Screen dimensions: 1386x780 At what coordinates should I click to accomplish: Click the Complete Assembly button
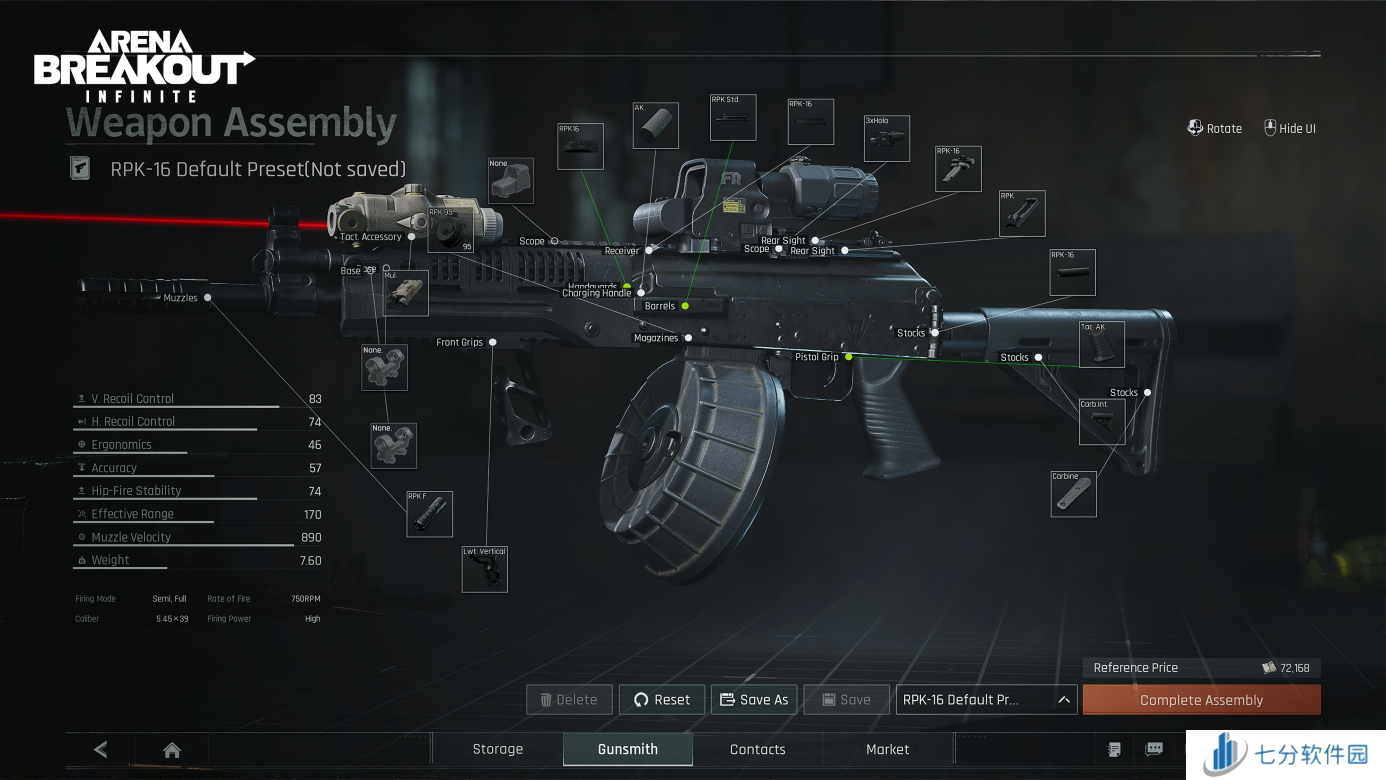click(x=1201, y=700)
